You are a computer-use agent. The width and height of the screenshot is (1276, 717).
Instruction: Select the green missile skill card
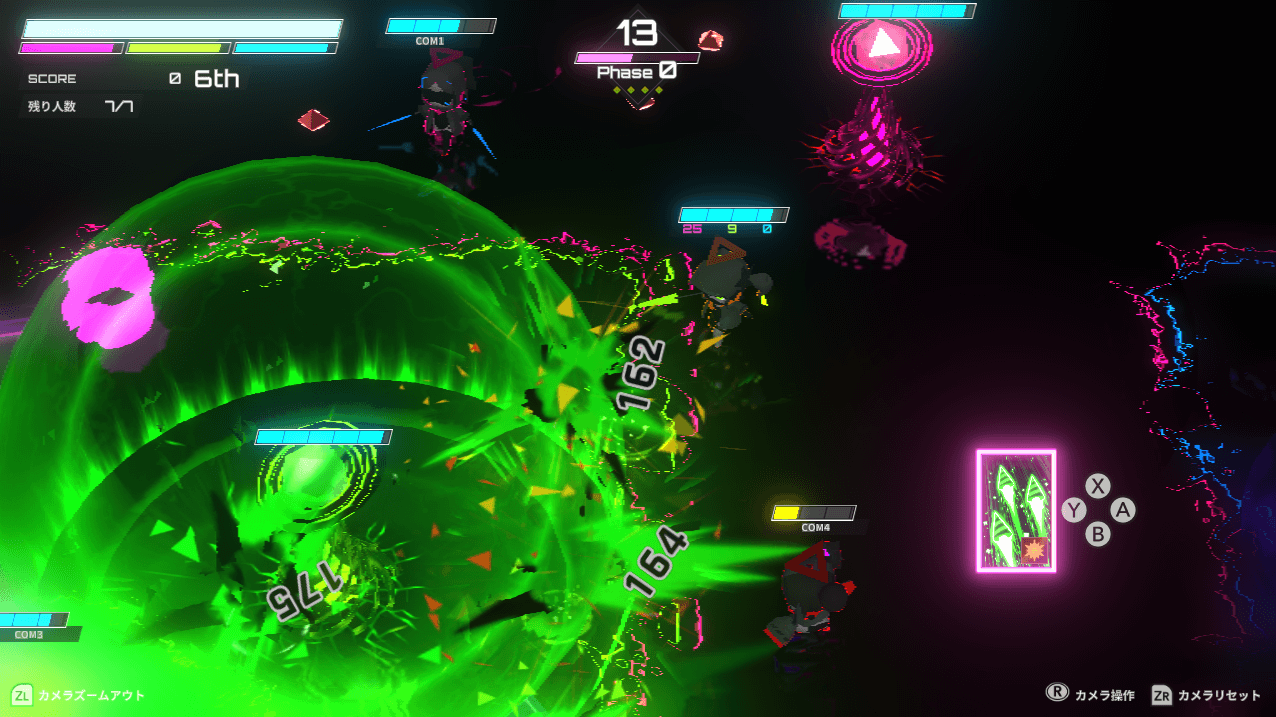[x=1016, y=511]
